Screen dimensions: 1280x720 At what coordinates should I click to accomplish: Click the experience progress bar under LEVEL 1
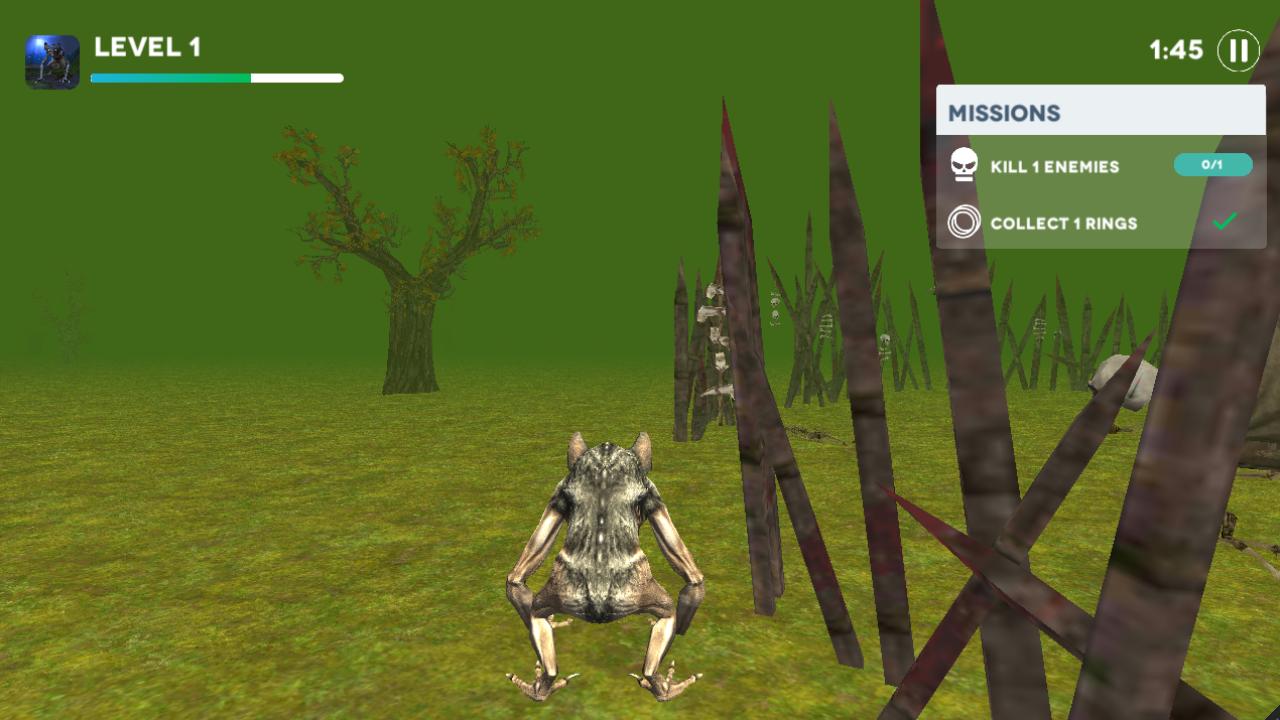pyautogui.click(x=216, y=75)
